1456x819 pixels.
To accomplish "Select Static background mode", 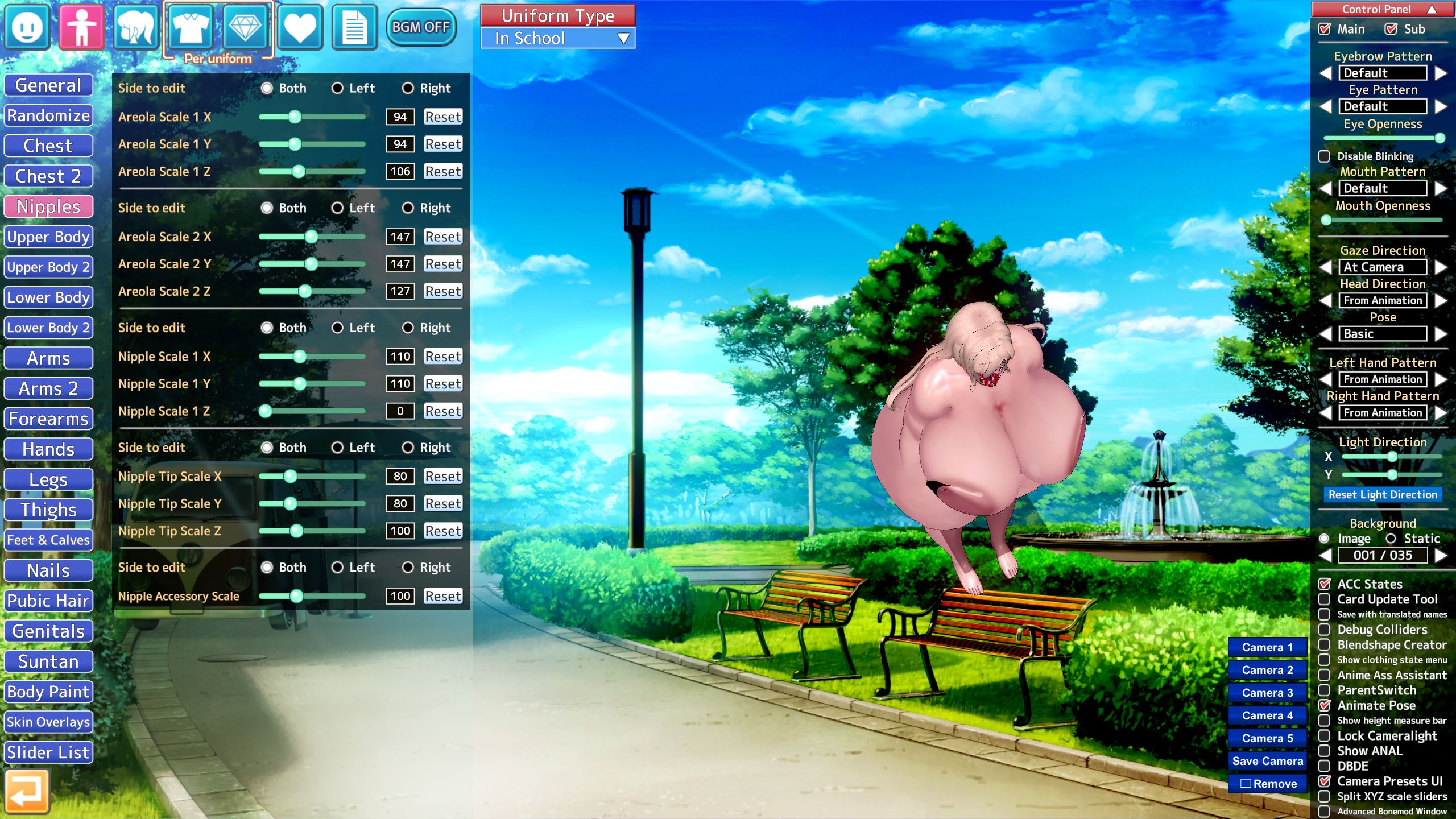I will pos(1391,539).
